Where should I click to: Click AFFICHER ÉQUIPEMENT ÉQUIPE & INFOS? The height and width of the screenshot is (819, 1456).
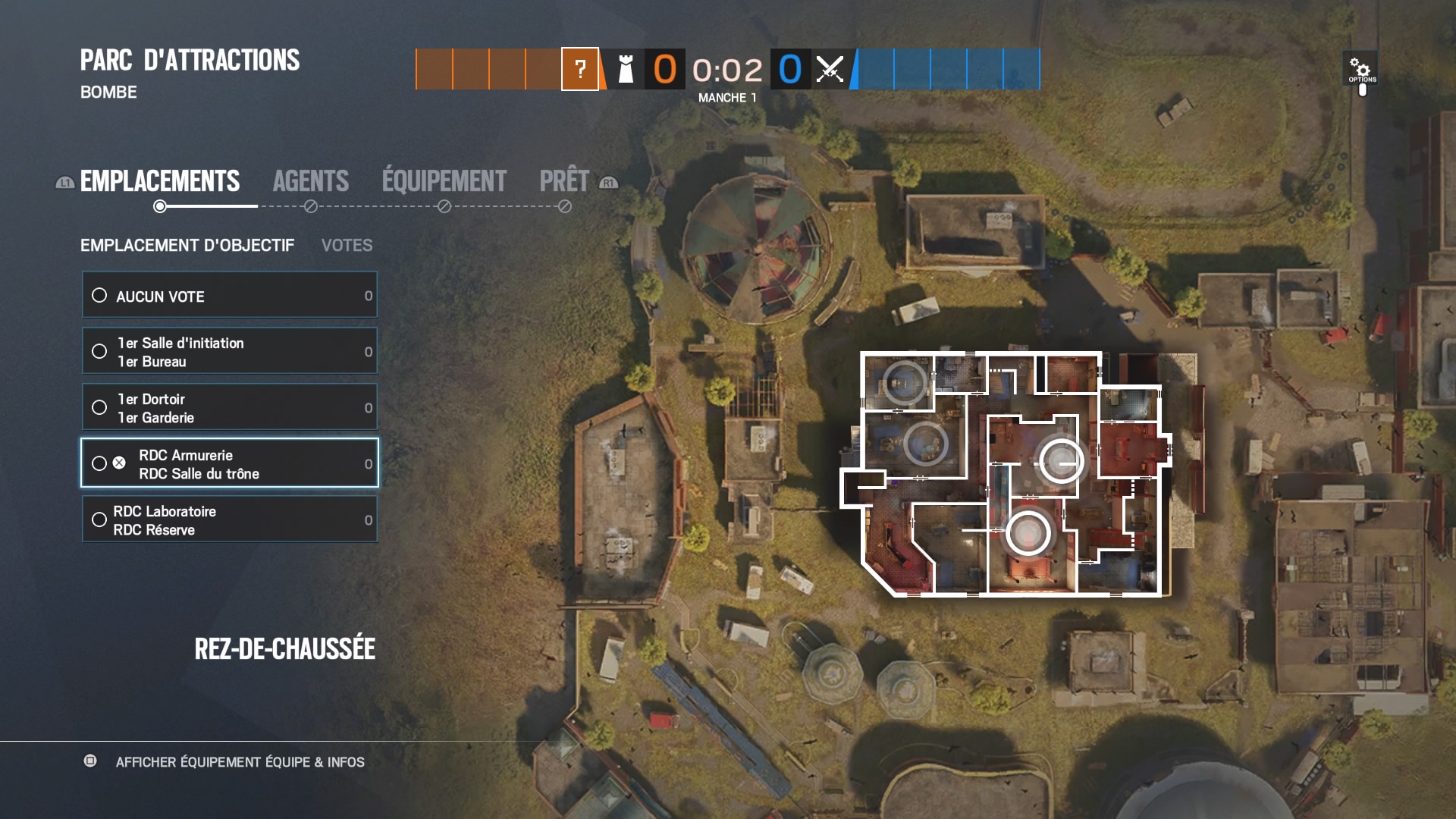[240, 762]
